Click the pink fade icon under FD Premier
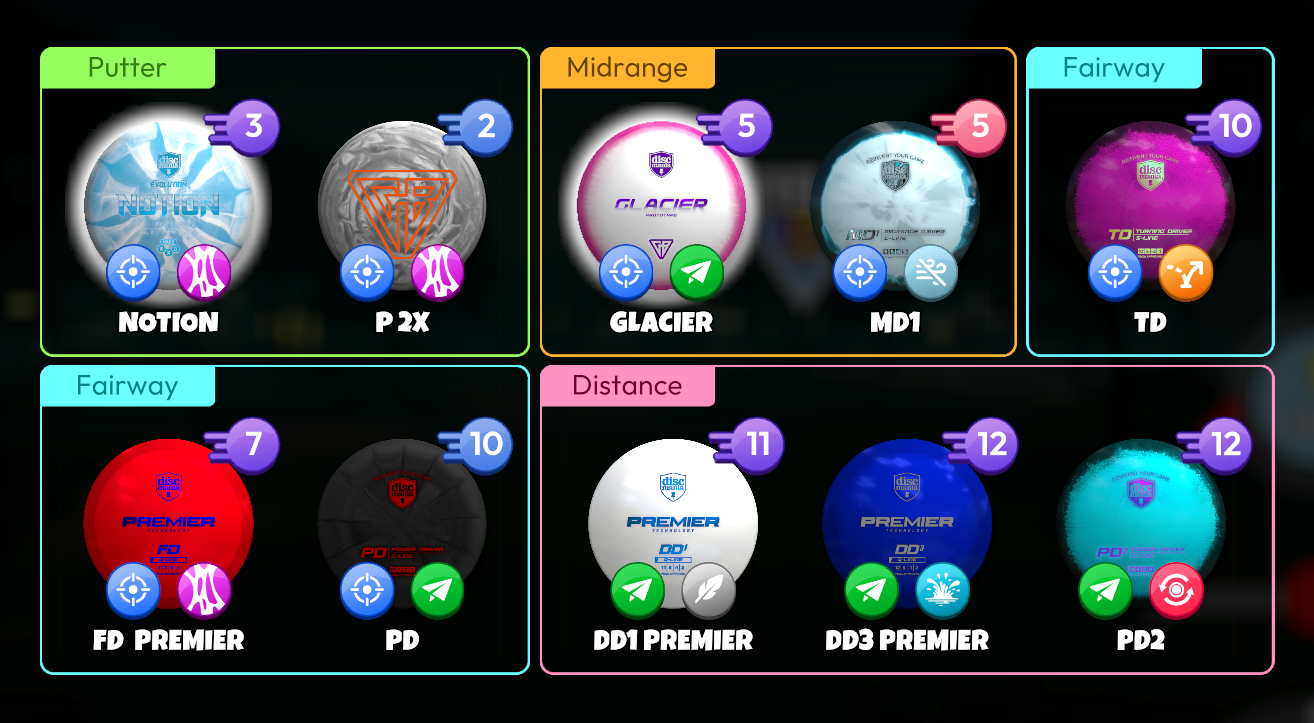The image size is (1314, 723). coord(206,590)
